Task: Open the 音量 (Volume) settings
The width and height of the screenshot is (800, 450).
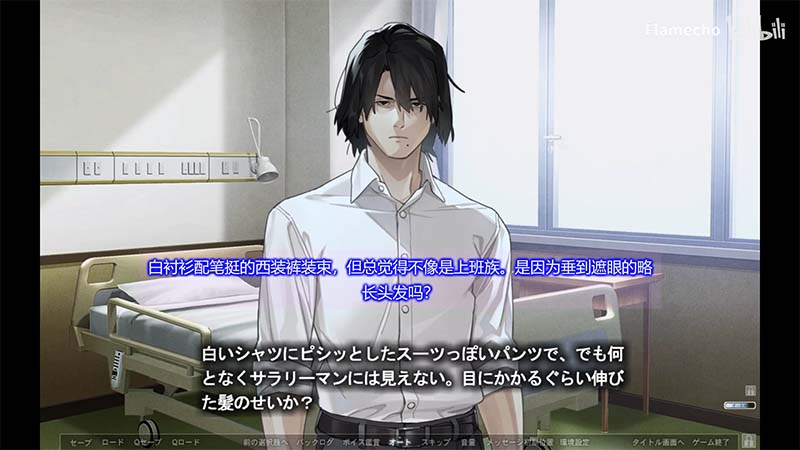Action: pyautogui.click(x=467, y=441)
